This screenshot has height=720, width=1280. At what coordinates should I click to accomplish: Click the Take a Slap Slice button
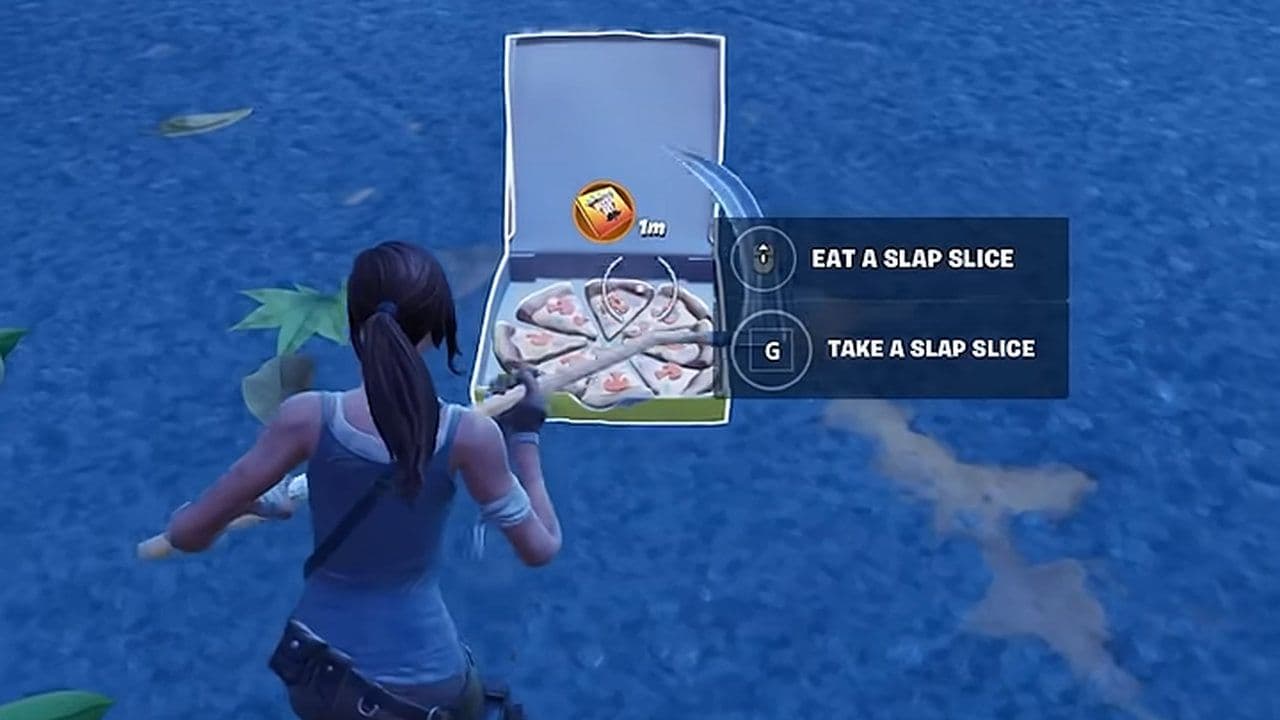click(890, 346)
